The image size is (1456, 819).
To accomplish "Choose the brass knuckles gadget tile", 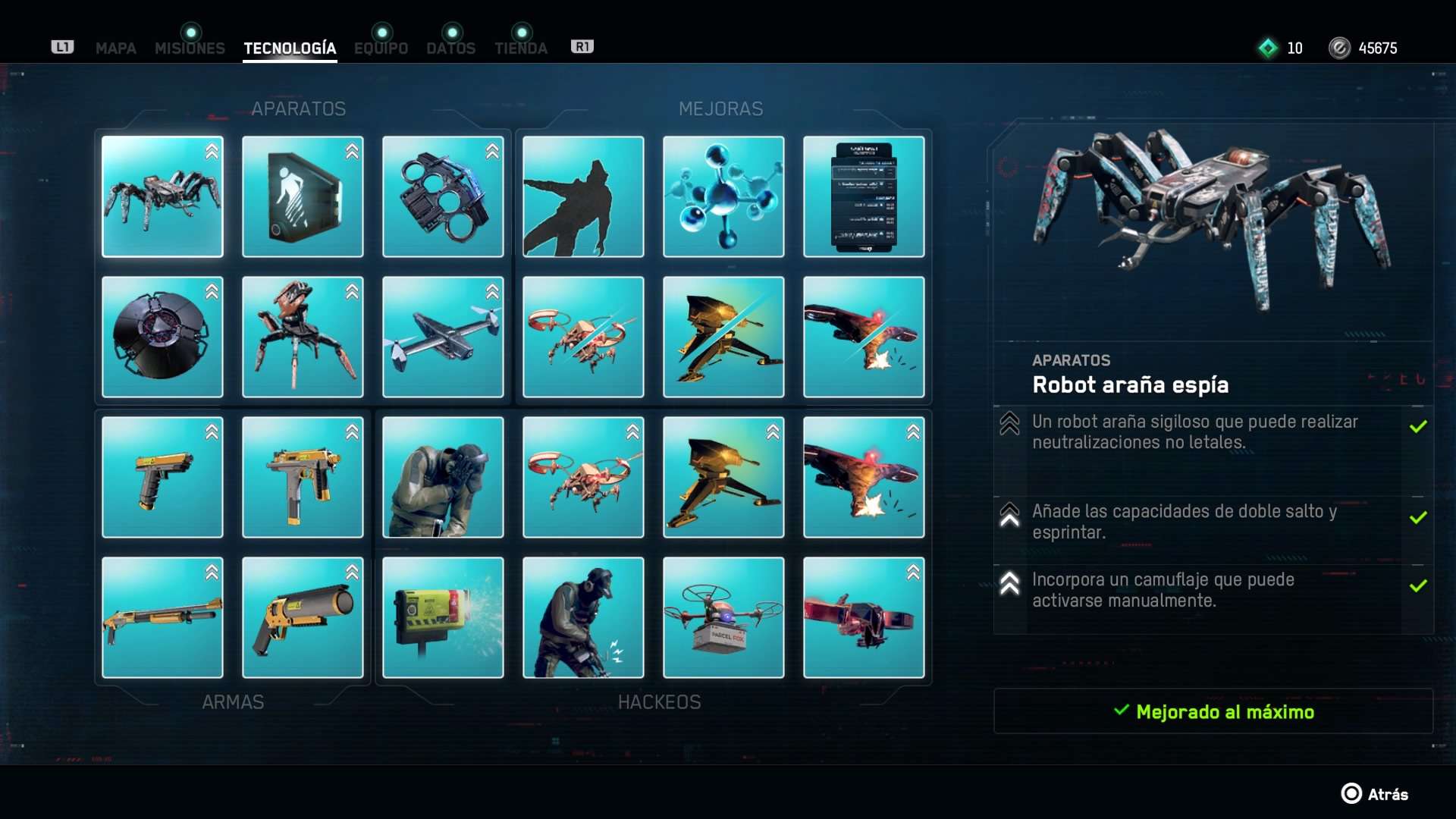I will [x=443, y=197].
